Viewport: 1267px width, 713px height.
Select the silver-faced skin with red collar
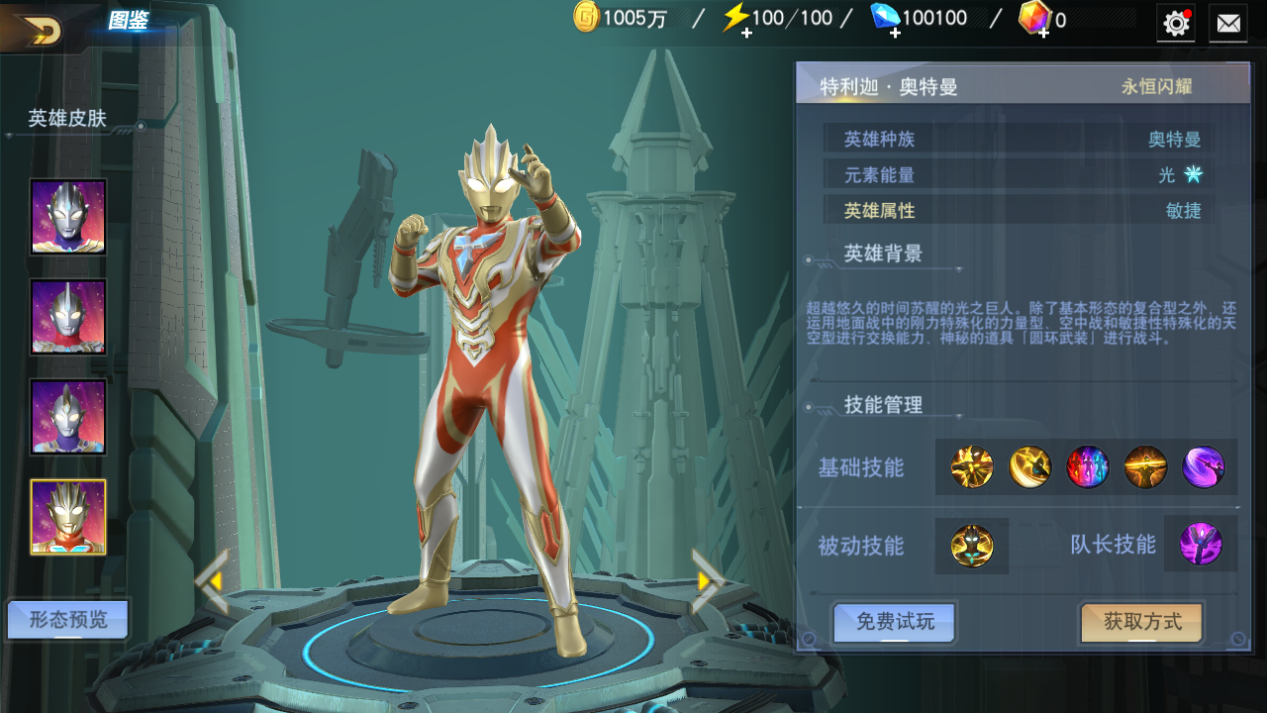[x=68, y=316]
